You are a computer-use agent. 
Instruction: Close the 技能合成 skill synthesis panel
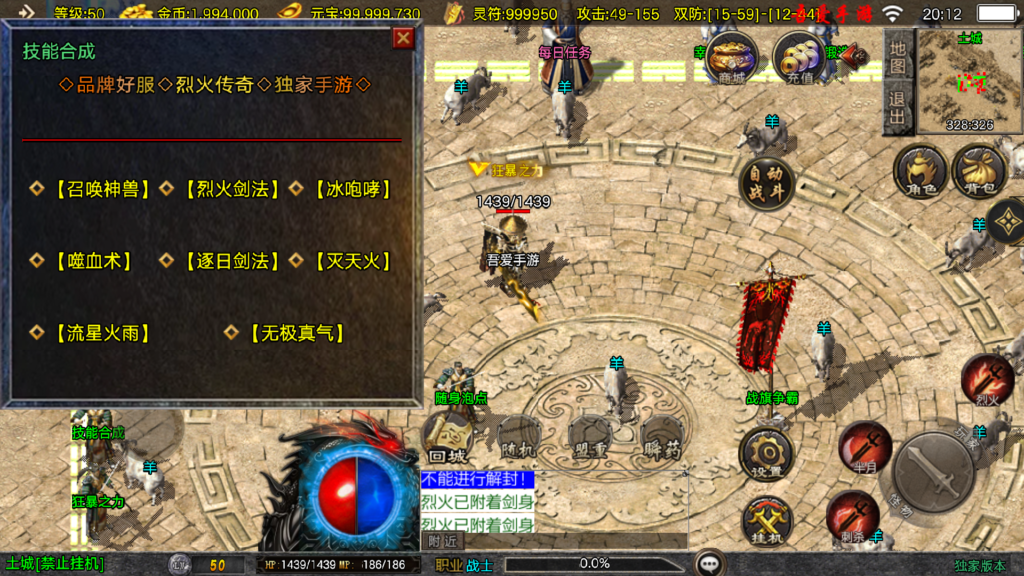pyautogui.click(x=403, y=38)
